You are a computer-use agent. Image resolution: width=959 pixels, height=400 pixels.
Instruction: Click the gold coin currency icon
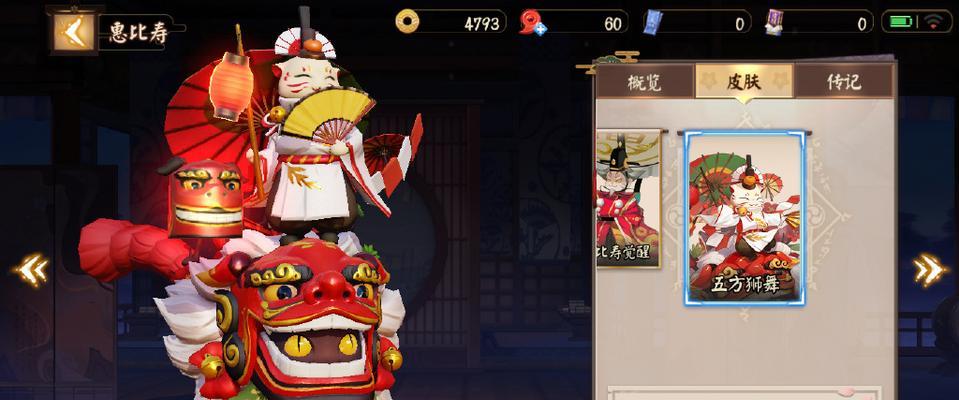[x=408, y=21]
